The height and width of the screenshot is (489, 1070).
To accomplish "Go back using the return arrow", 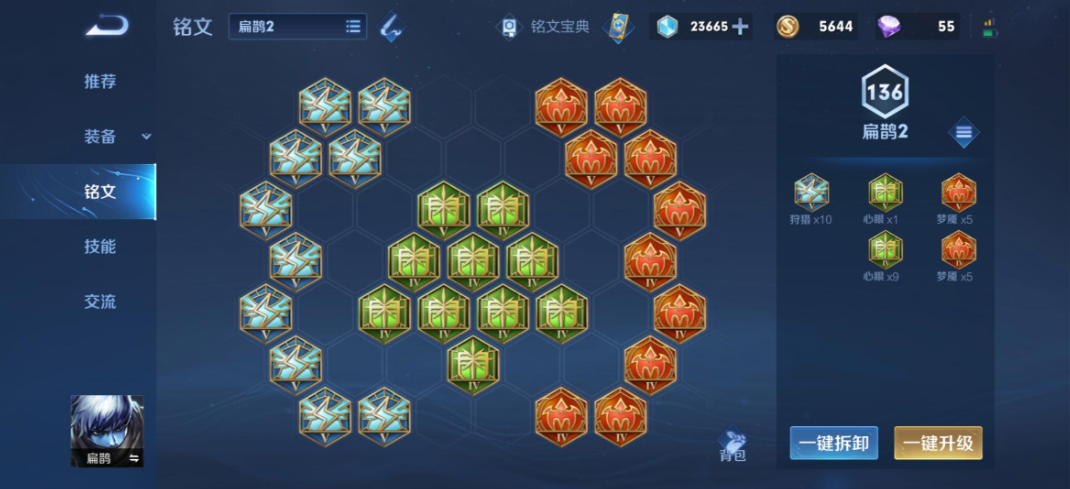I will click(x=105, y=26).
